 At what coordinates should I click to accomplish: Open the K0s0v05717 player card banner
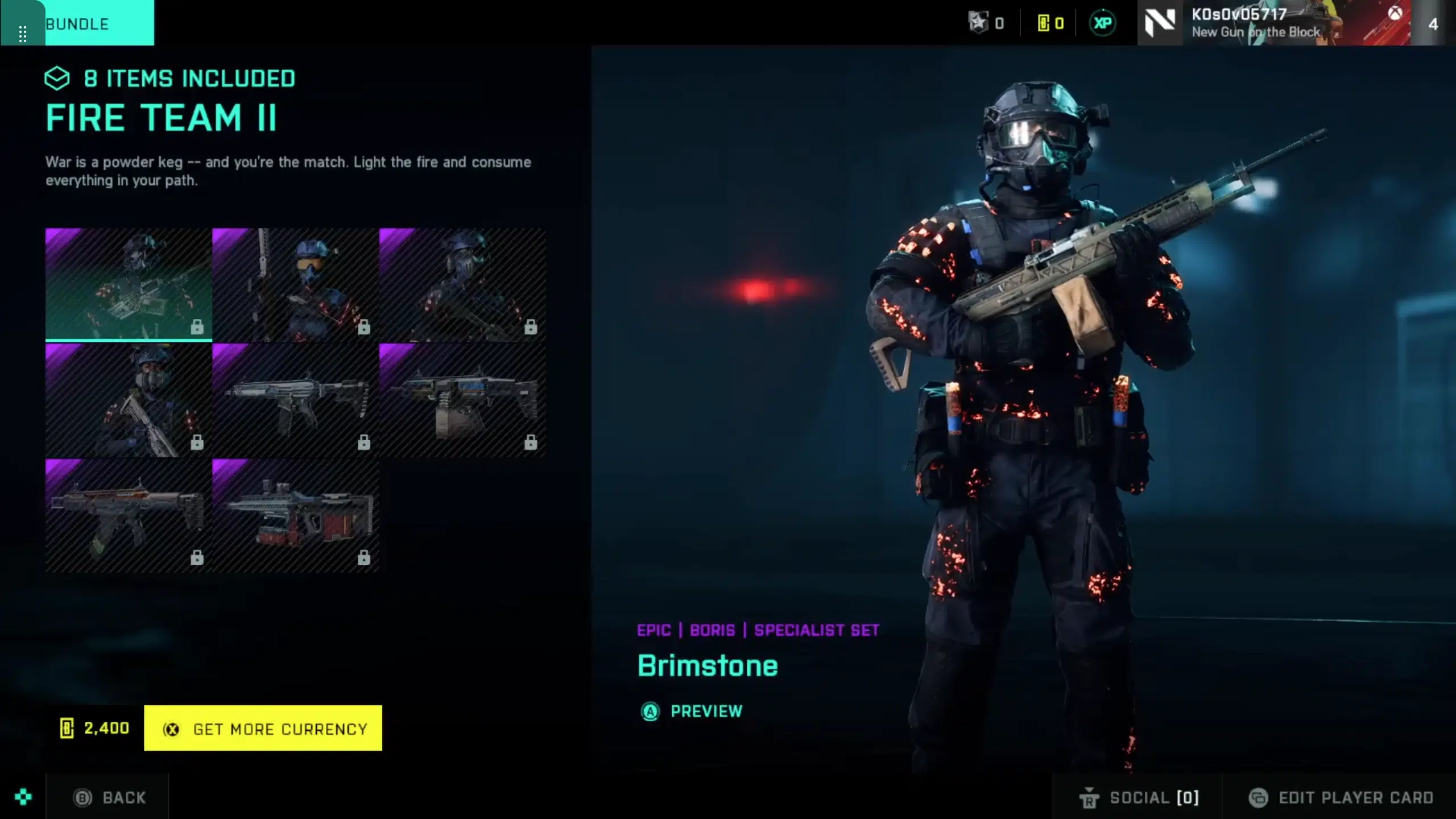pyautogui.click(x=1273, y=23)
